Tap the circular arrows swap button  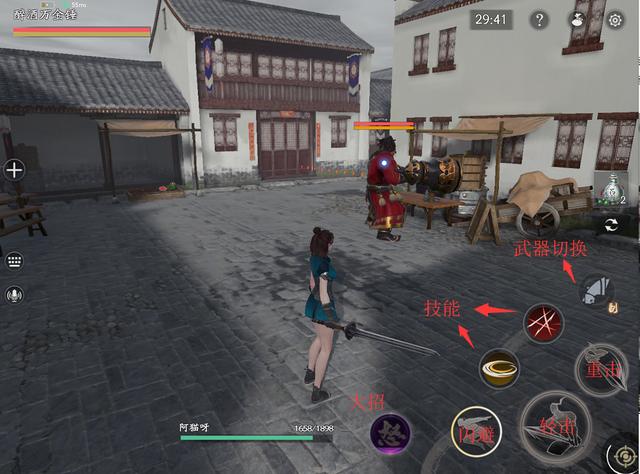coord(611,227)
